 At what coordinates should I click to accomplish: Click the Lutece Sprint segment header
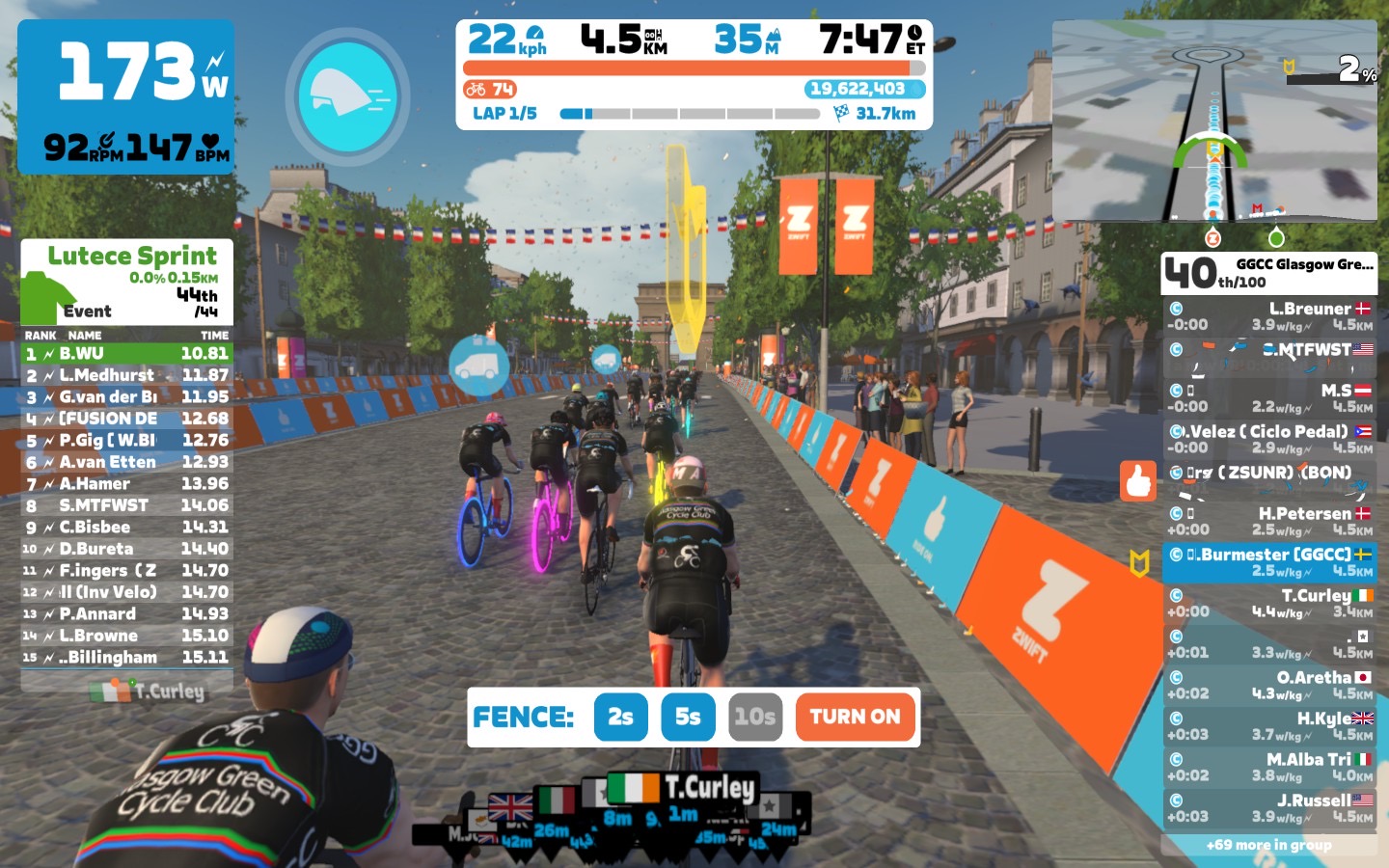(x=126, y=282)
